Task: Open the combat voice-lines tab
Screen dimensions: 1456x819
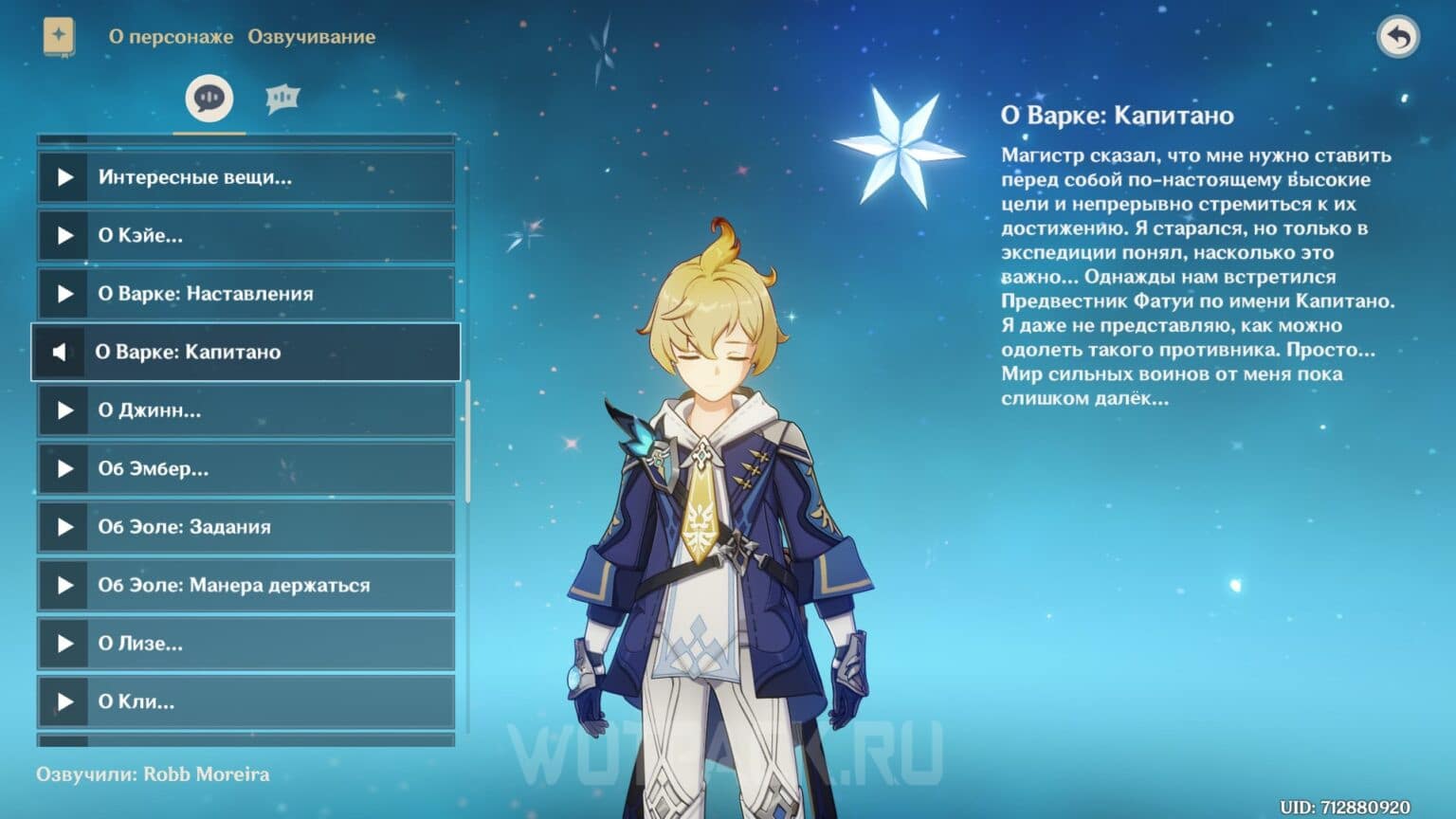Action: point(282,98)
